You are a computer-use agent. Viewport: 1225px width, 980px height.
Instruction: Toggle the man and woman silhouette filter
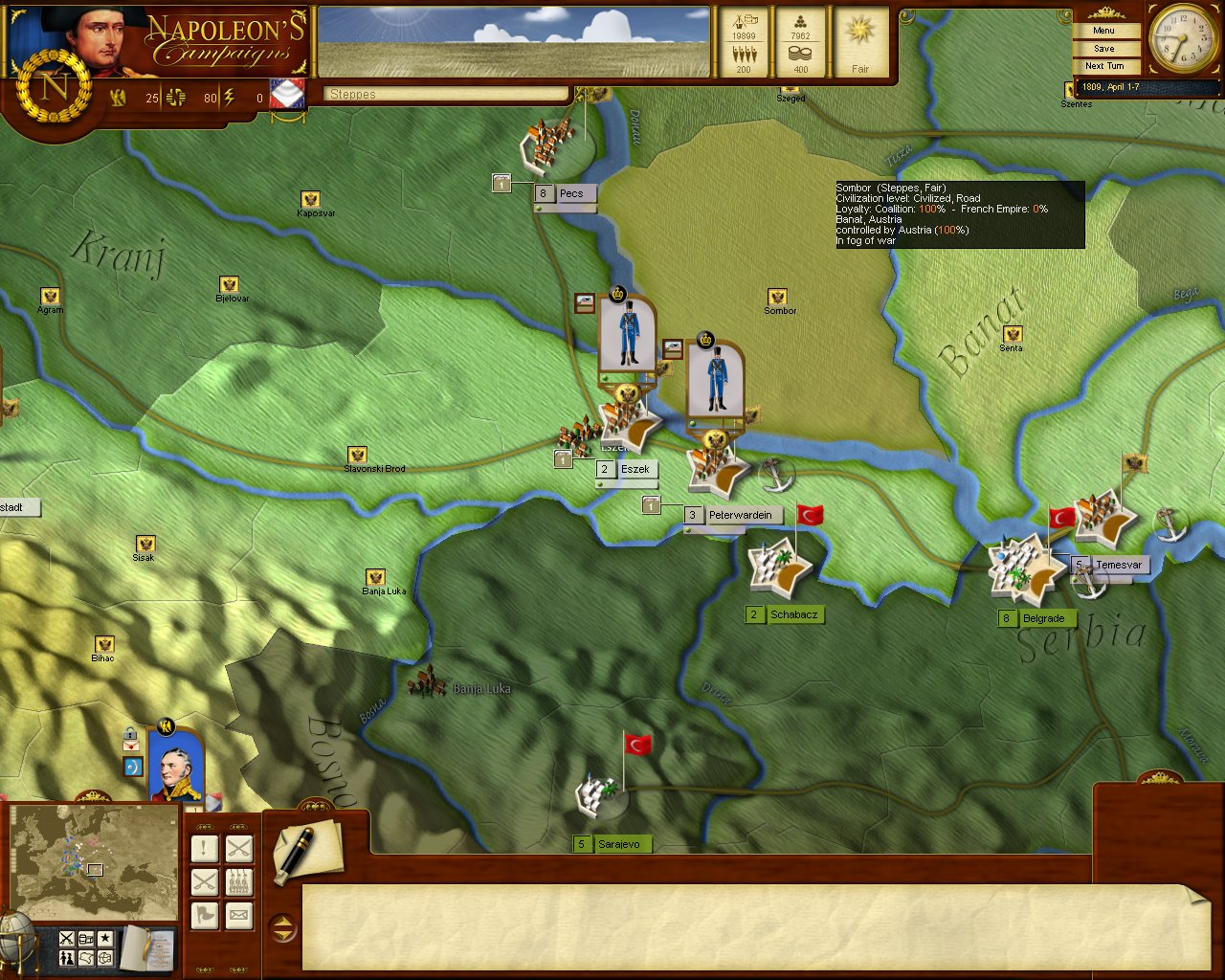tap(67, 958)
